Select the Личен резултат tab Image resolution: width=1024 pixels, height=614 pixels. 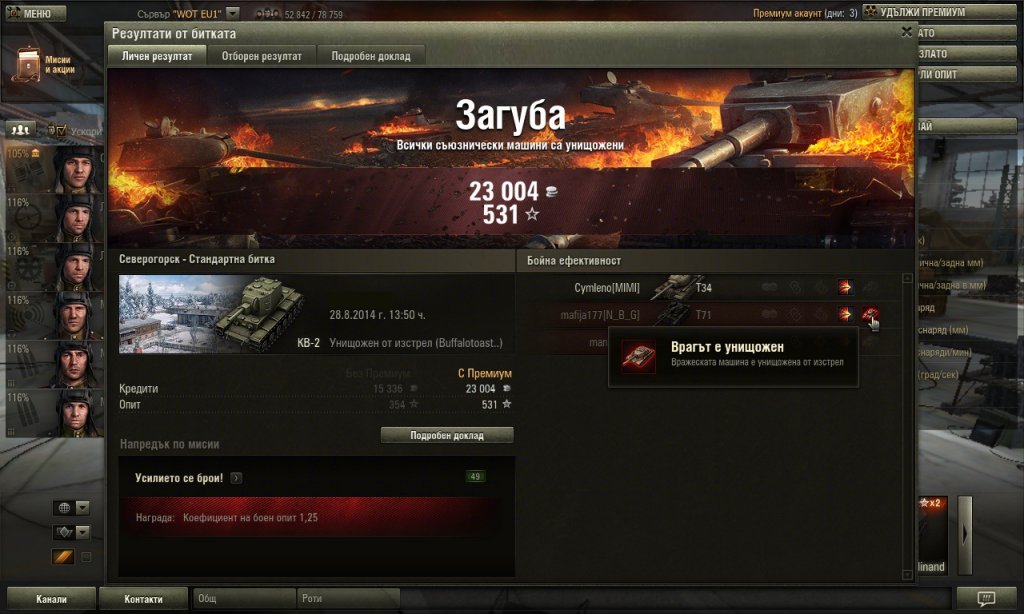157,56
